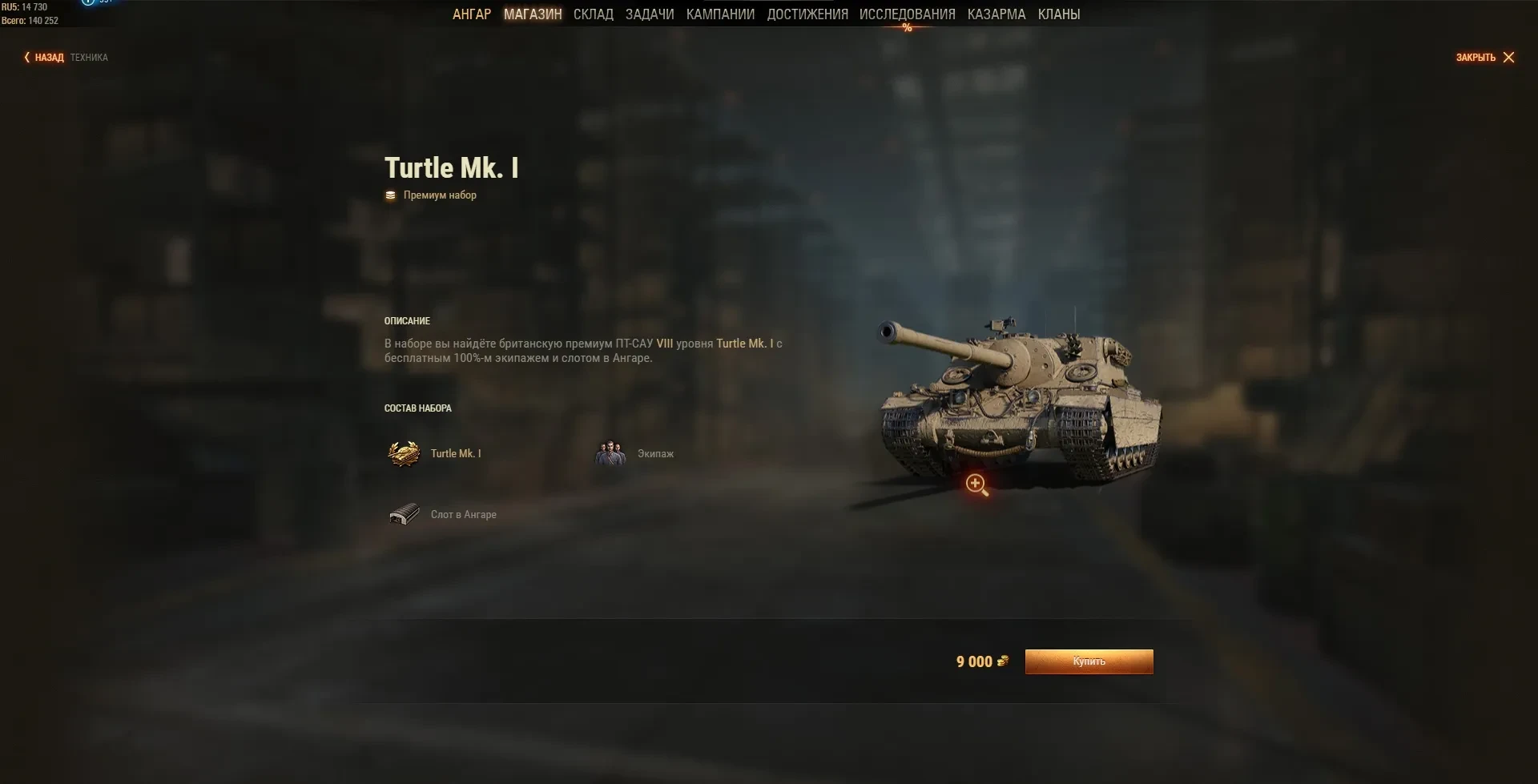Switch to the МАГАЗИН tab
The image size is (1538, 784).
[x=533, y=14]
